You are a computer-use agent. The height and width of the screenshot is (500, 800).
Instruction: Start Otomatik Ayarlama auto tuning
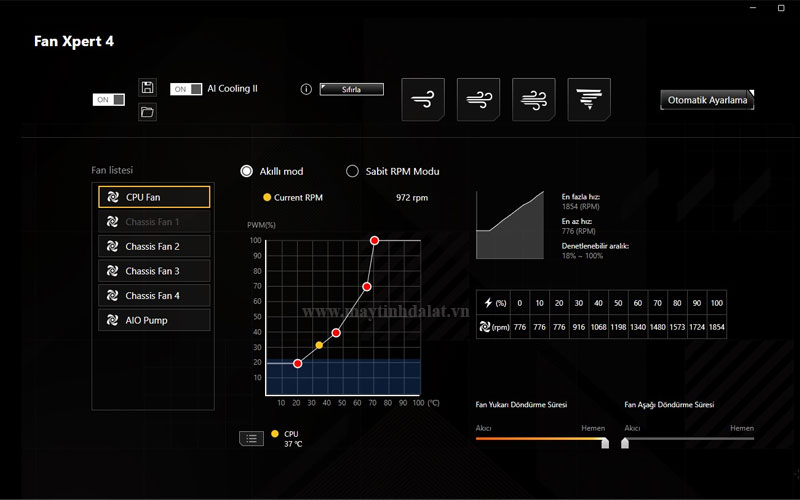coord(708,100)
